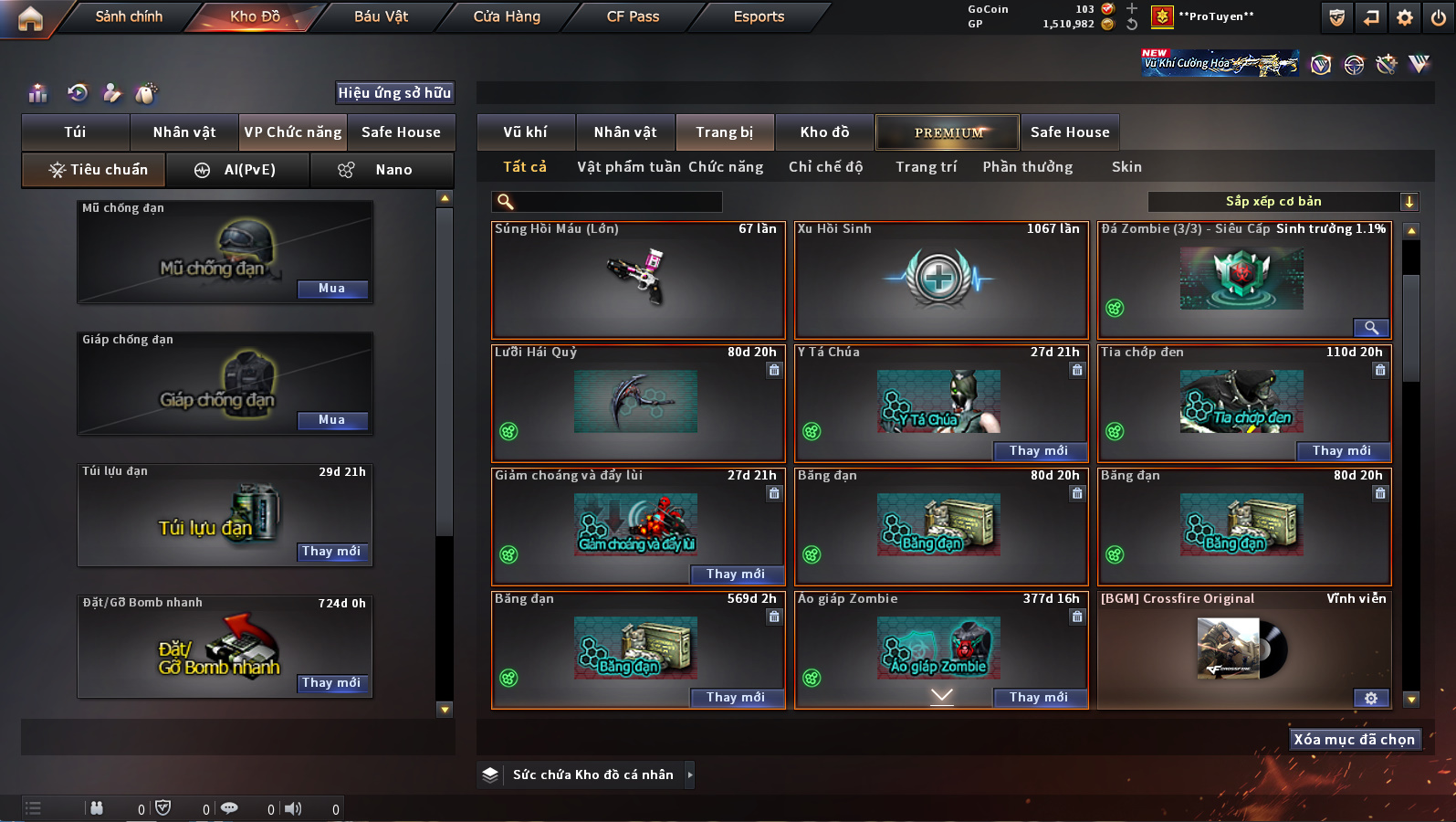Image resolution: width=1456 pixels, height=822 pixels.
Task: Open the CF Pass tab
Action: pyautogui.click(x=633, y=16)
